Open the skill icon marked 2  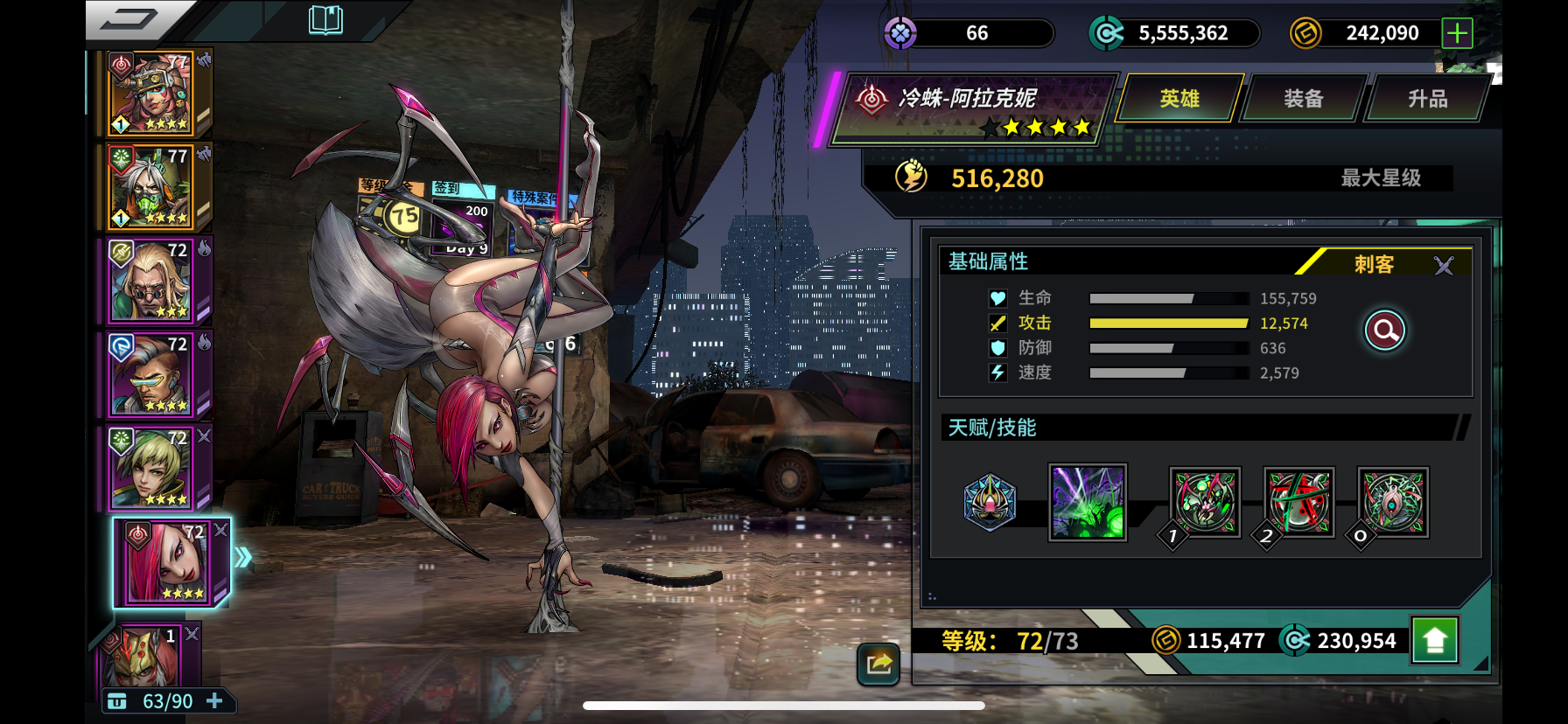1299,502
